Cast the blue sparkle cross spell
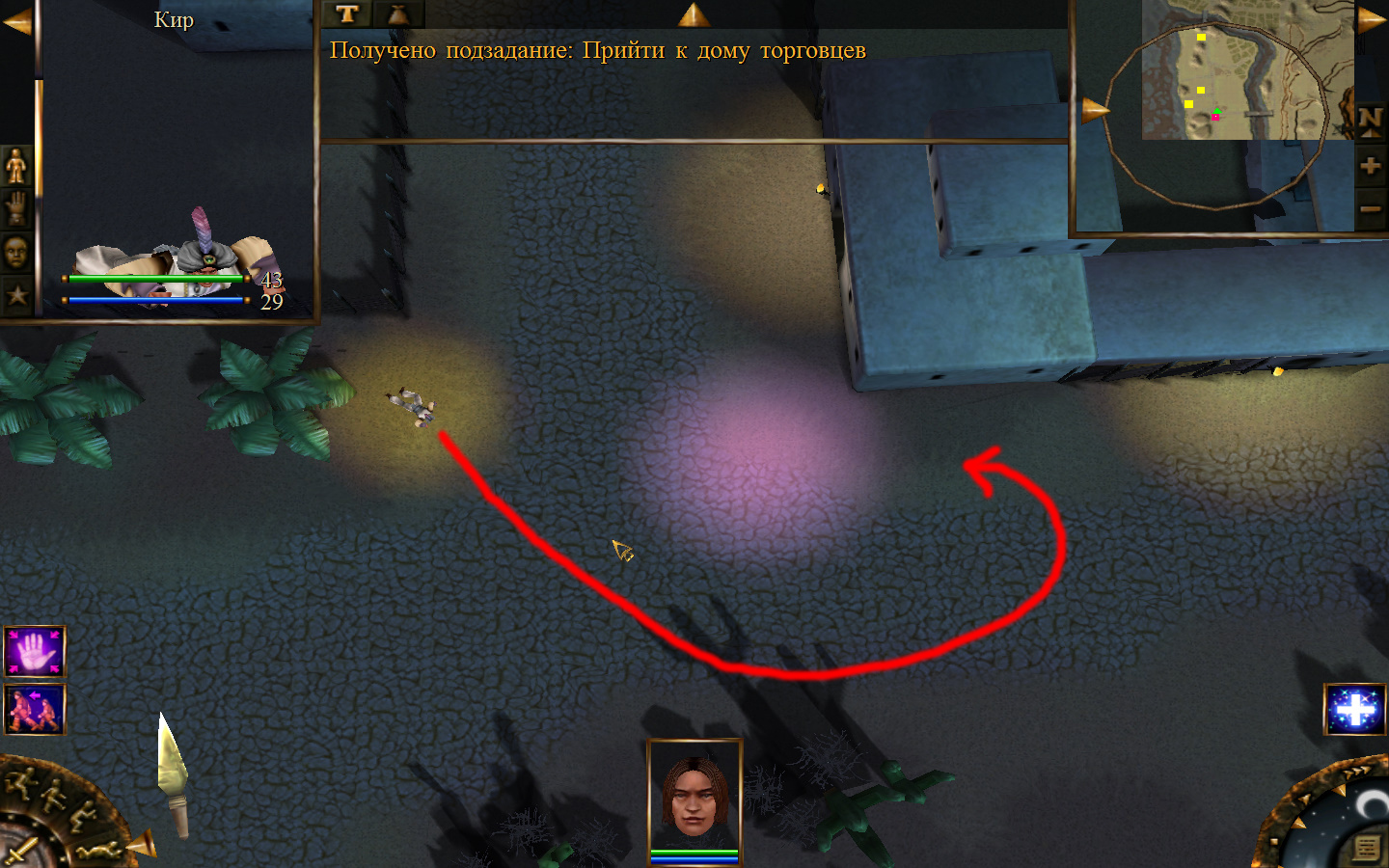This screenshot has height=868, width=1389. tap(1355, 710)
